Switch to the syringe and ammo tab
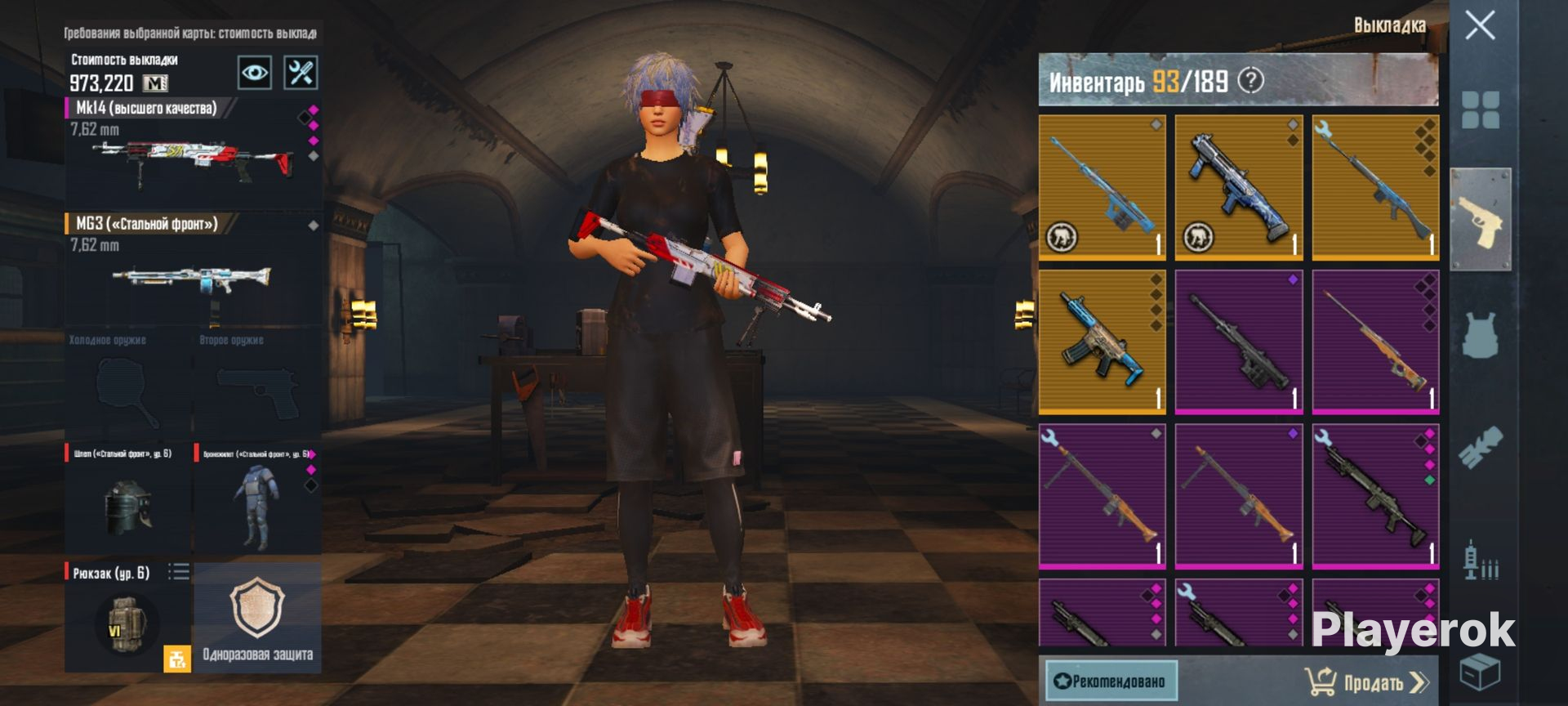 [1480, 561]
